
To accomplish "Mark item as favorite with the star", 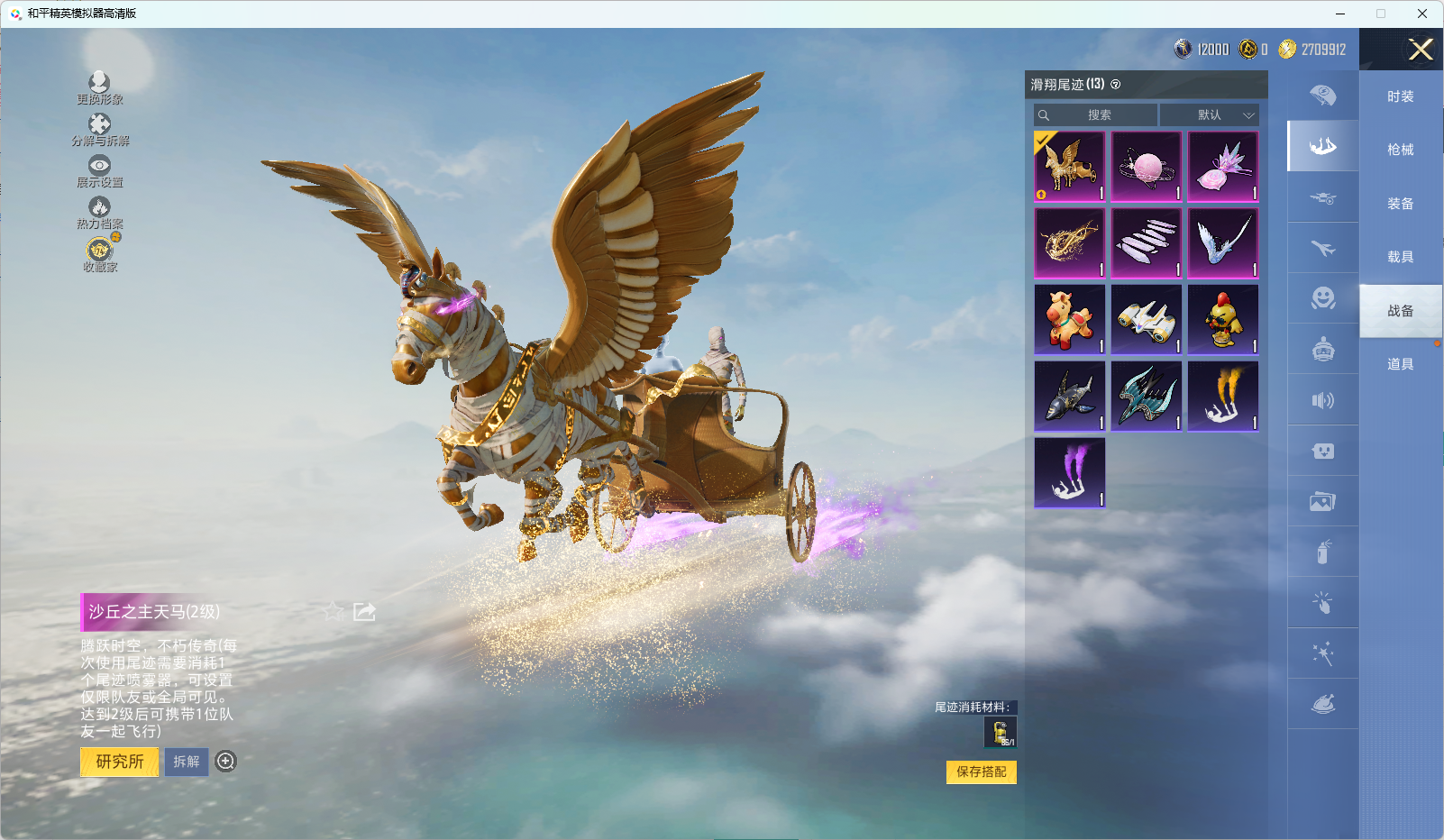I will [x=334, y=612].
